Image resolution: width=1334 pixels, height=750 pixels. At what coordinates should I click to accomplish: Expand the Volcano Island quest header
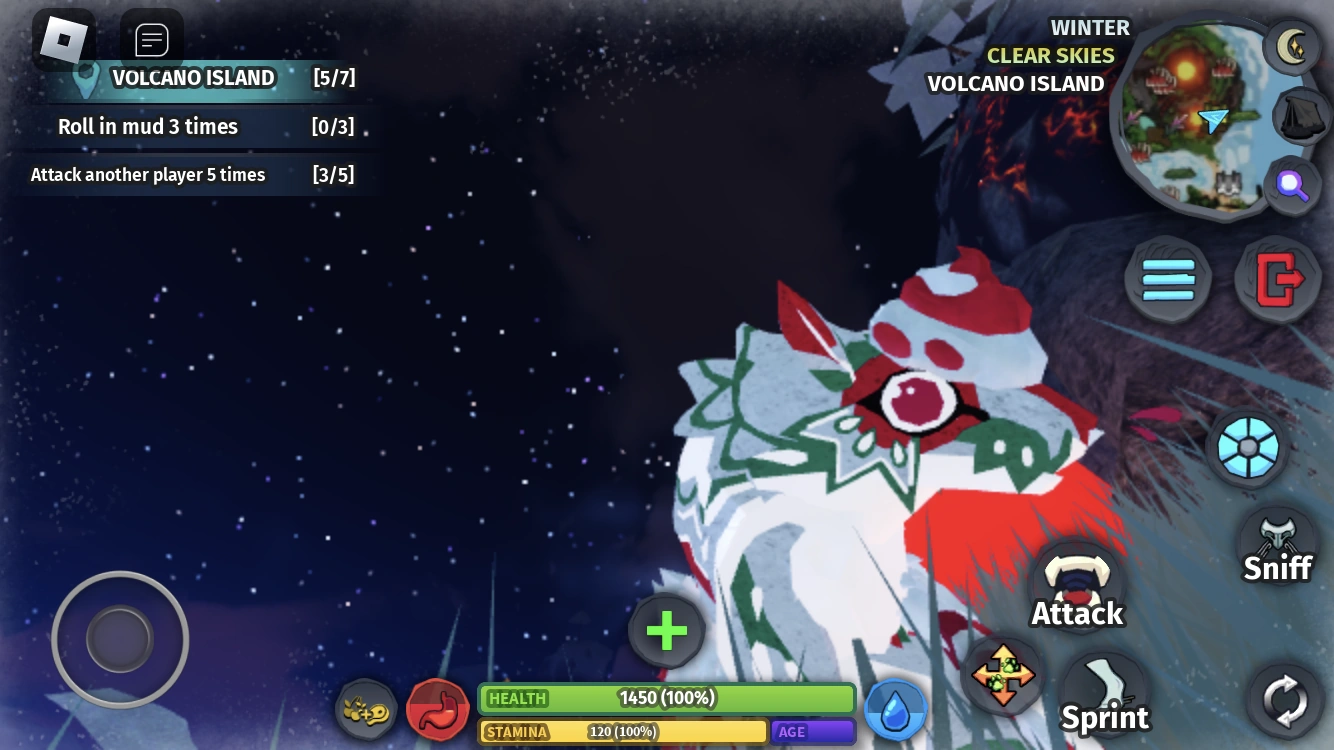coord(194,78)
